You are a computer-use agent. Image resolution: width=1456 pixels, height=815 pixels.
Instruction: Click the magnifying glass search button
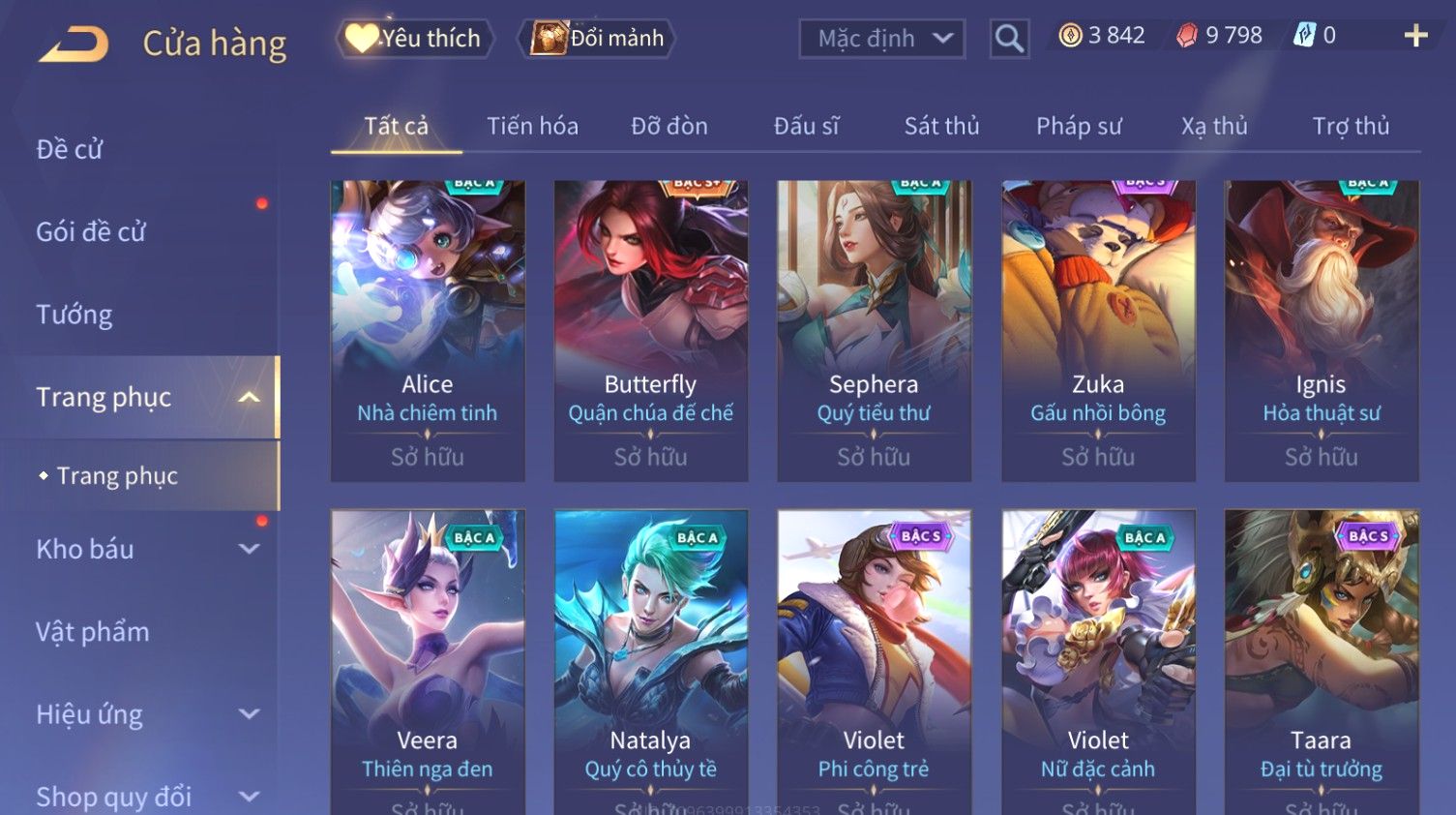point(1008,39)
